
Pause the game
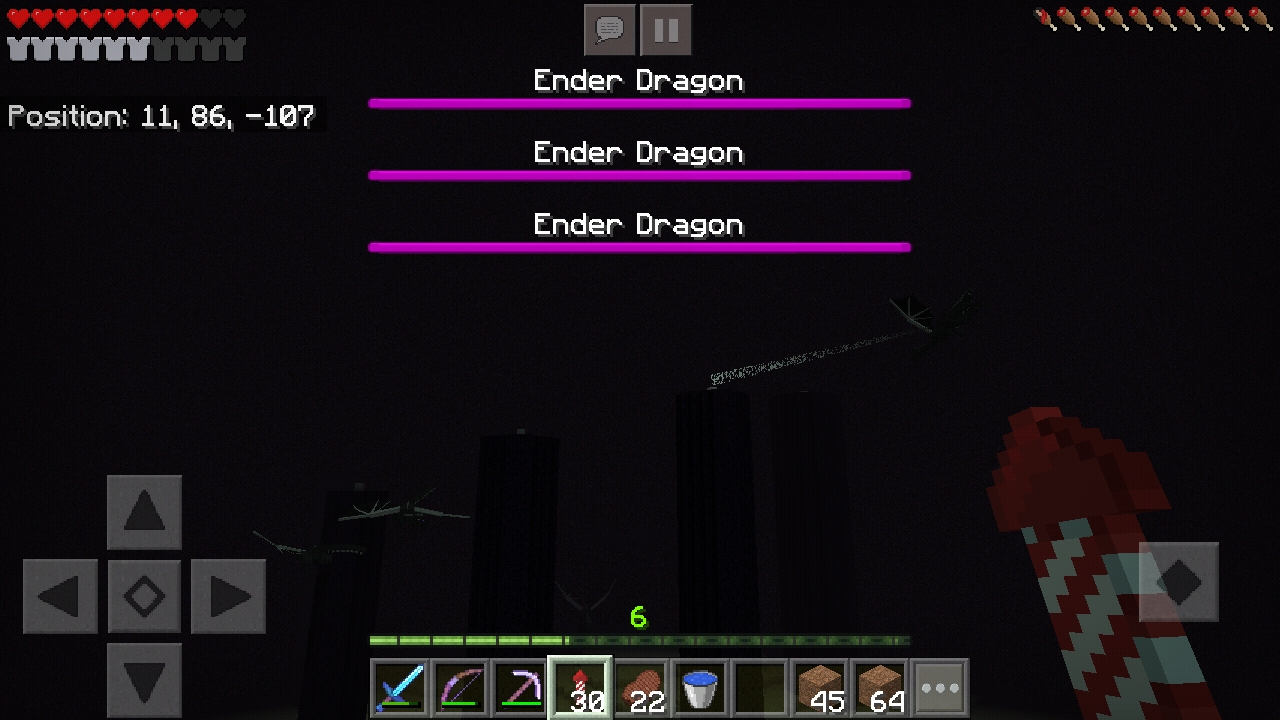[666, 29]
